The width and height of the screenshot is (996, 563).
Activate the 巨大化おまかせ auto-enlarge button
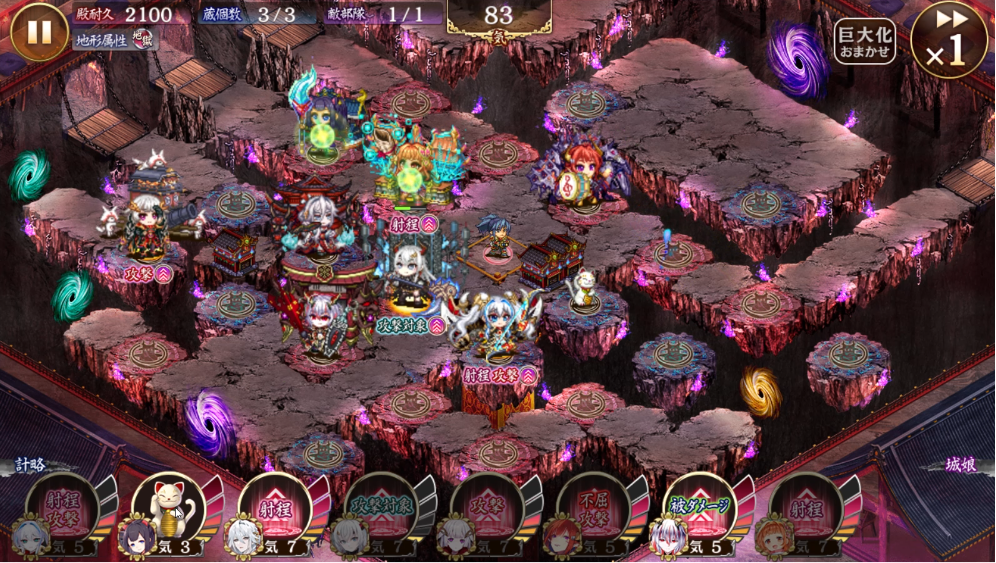[865, 41]
